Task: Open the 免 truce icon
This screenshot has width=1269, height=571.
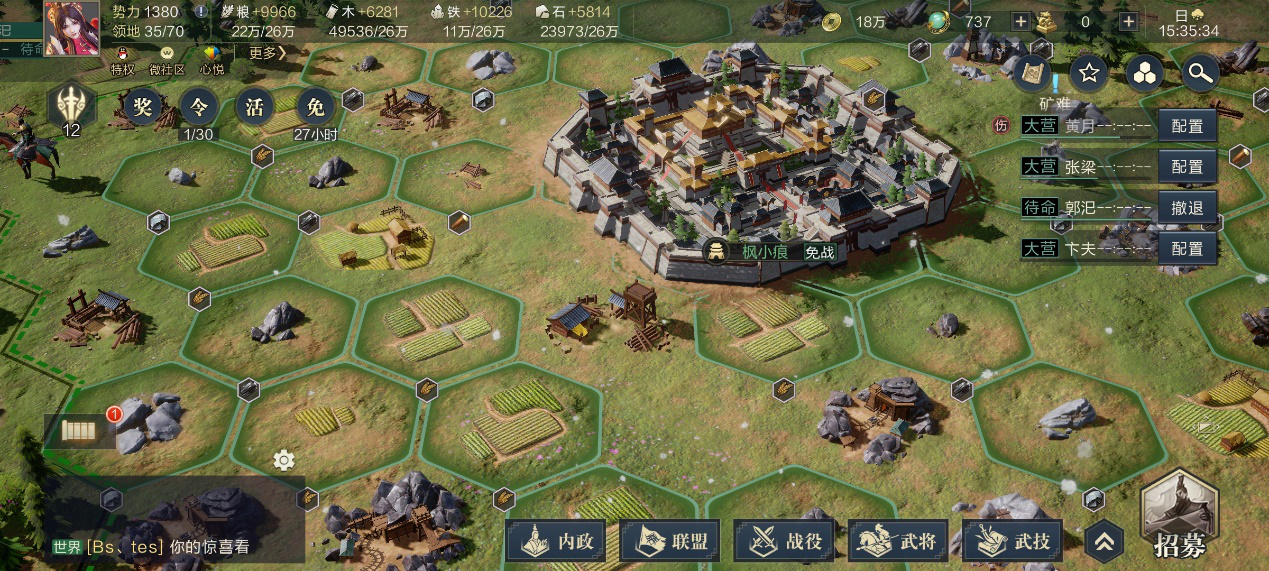Action: point(315,106)
